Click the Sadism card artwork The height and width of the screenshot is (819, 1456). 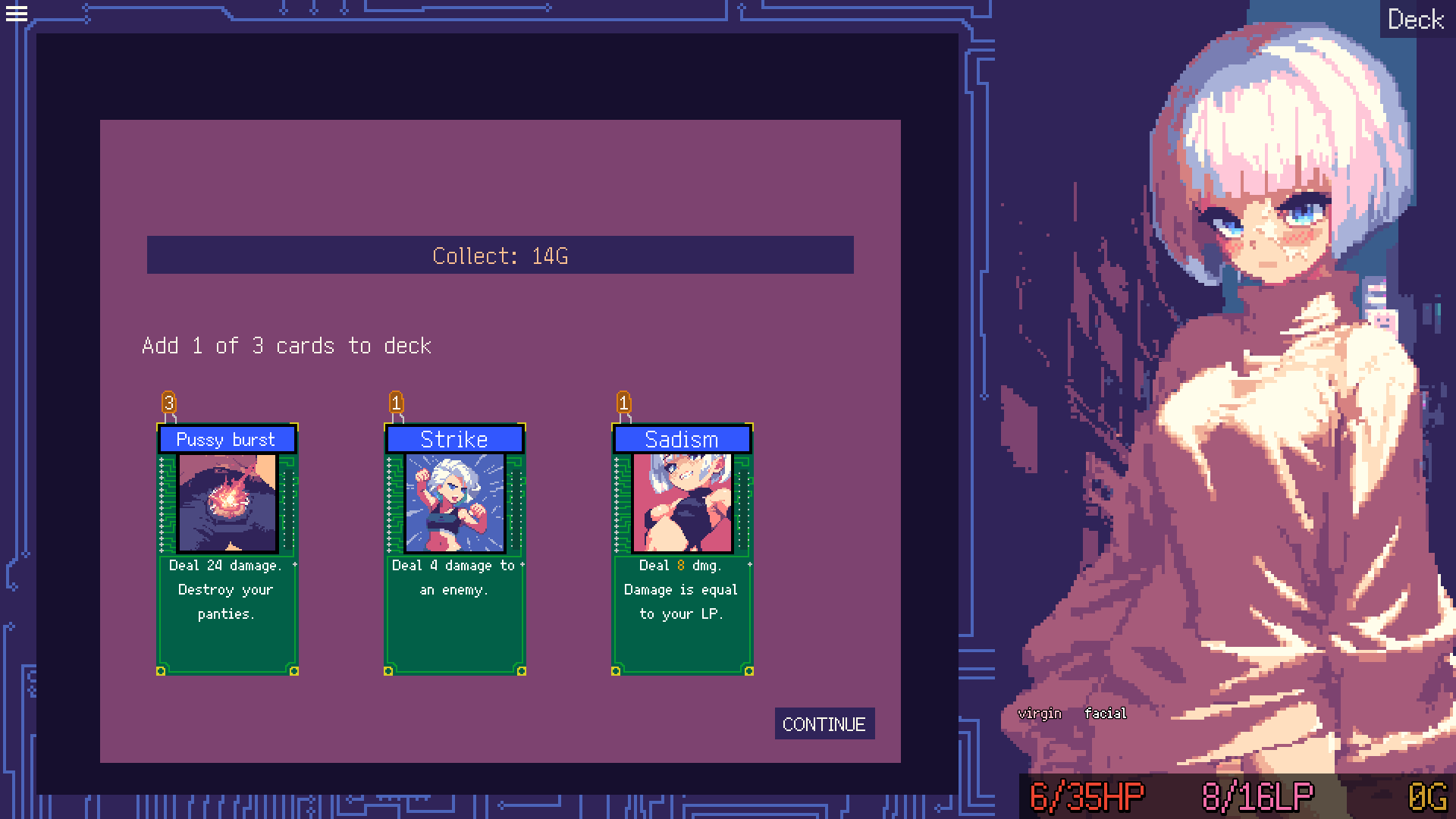click(680, 504)
